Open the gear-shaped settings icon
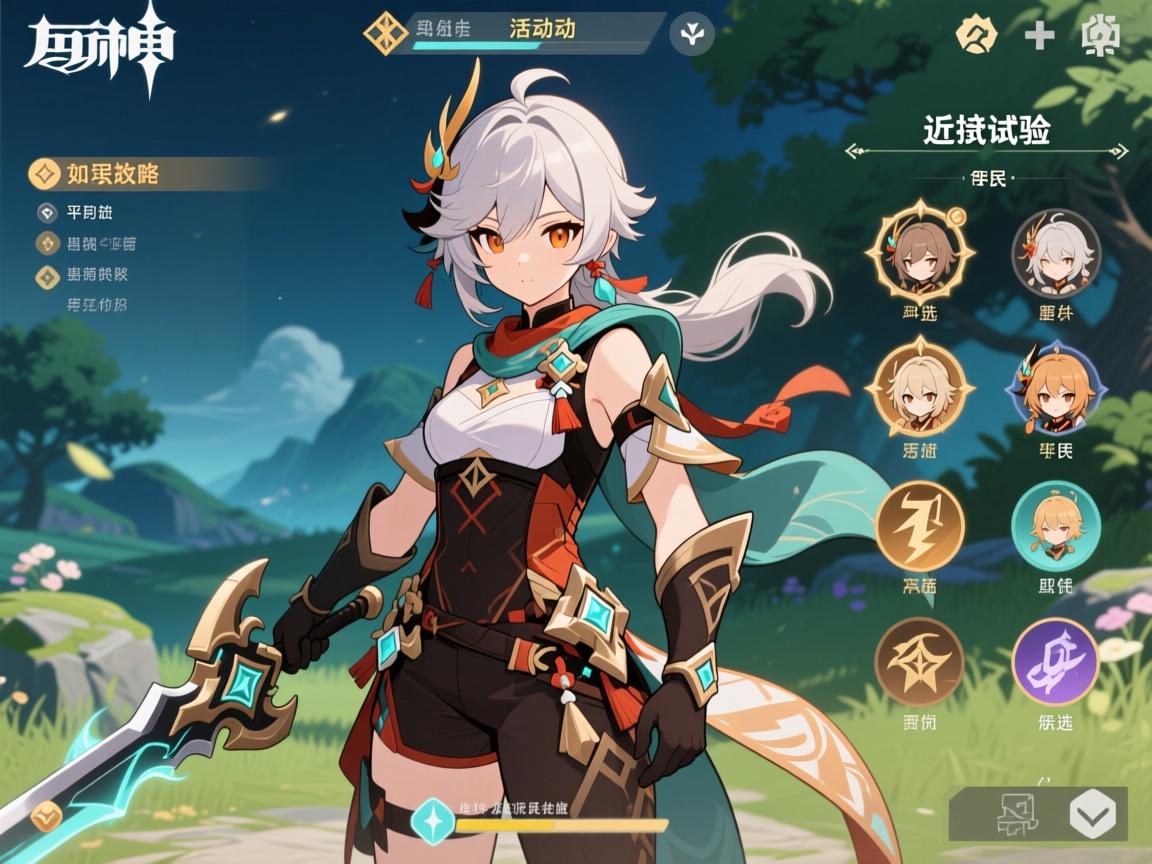The image size is (1152, 864). (x=1100, y=36)
